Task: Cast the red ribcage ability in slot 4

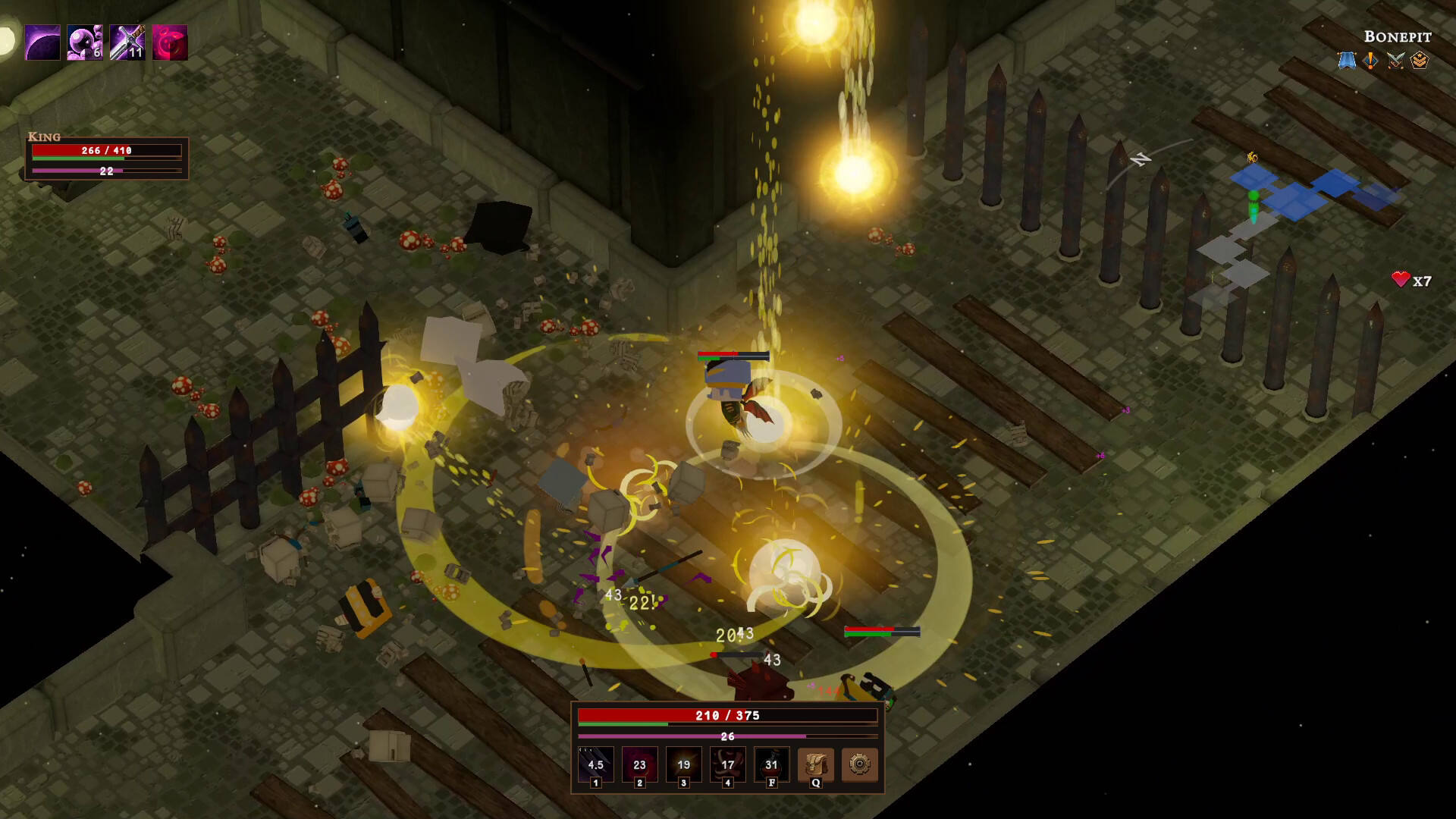Action: (727, 764)
